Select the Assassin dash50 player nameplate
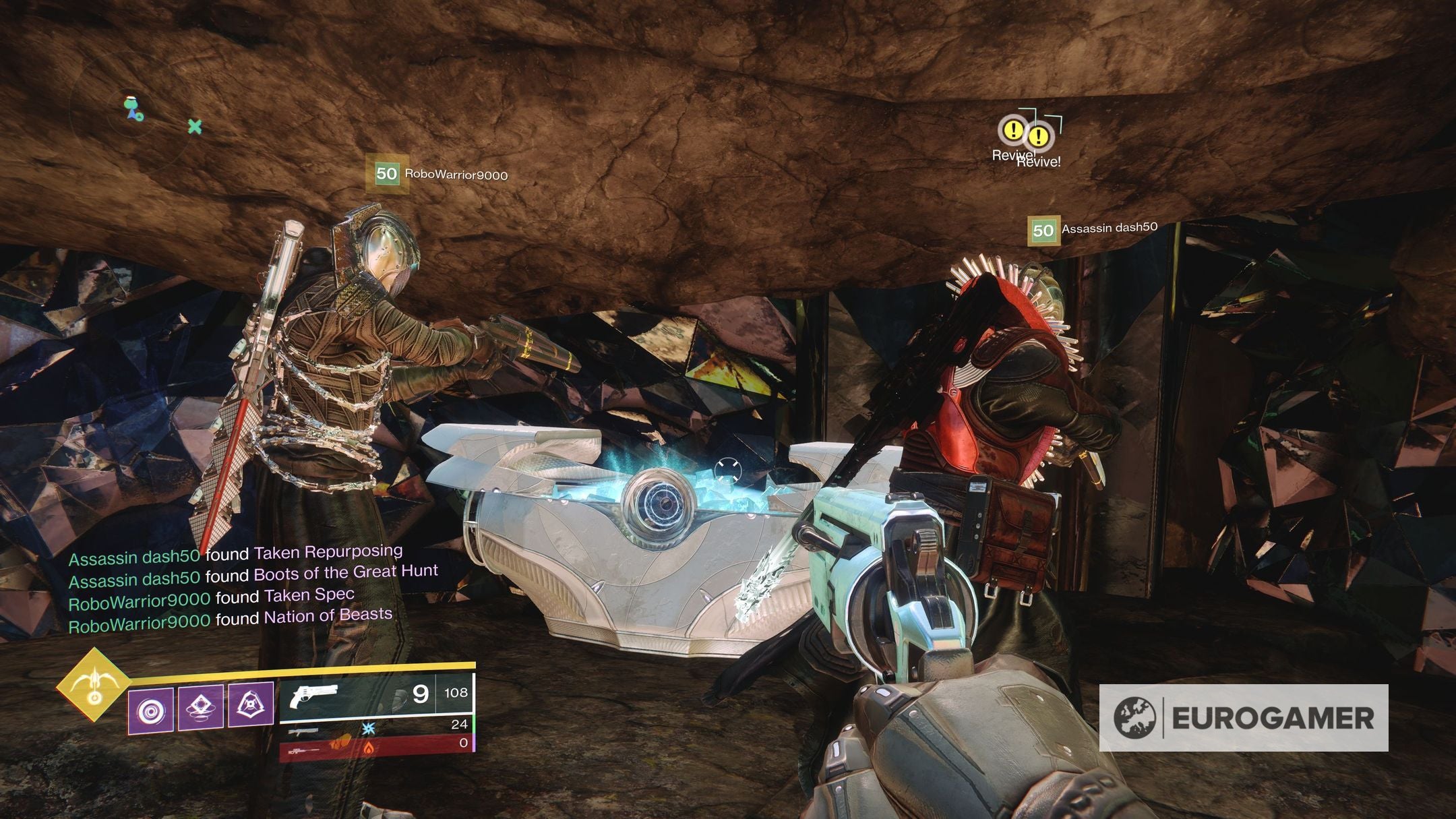Screen dimensions: 1456x819 coord(1093,229)
